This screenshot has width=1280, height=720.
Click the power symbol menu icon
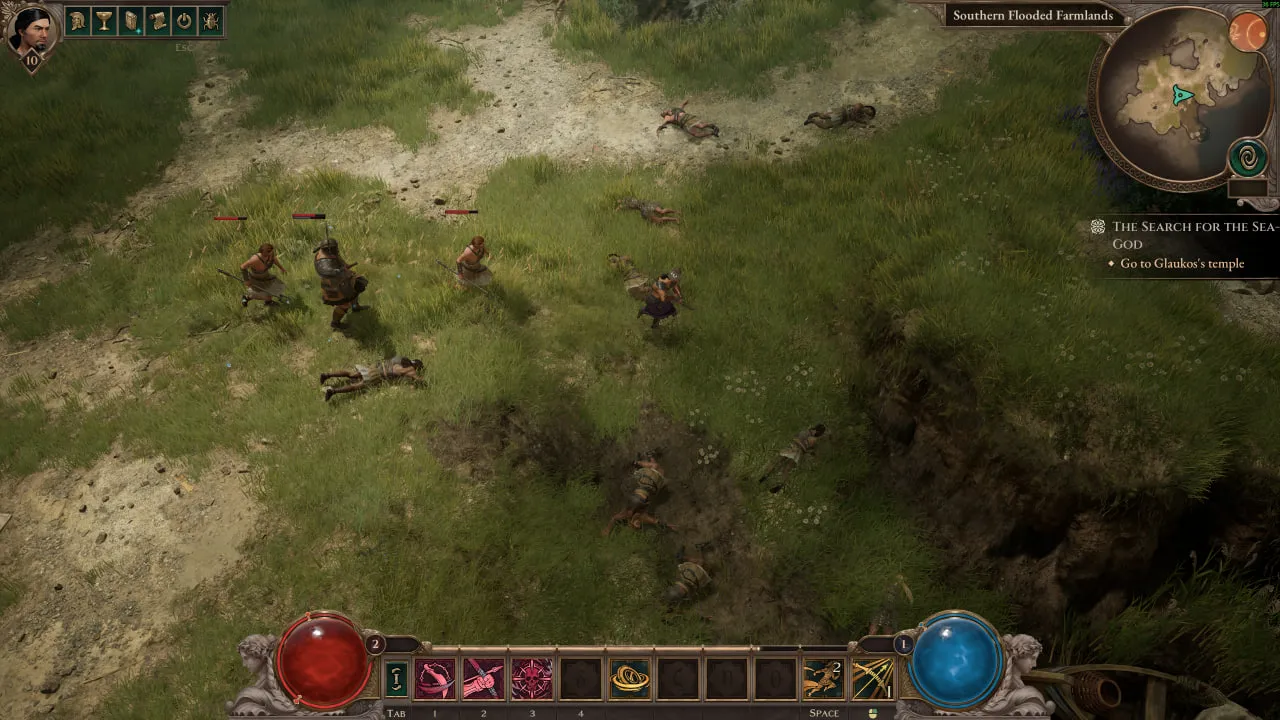[x=184, y=21]
